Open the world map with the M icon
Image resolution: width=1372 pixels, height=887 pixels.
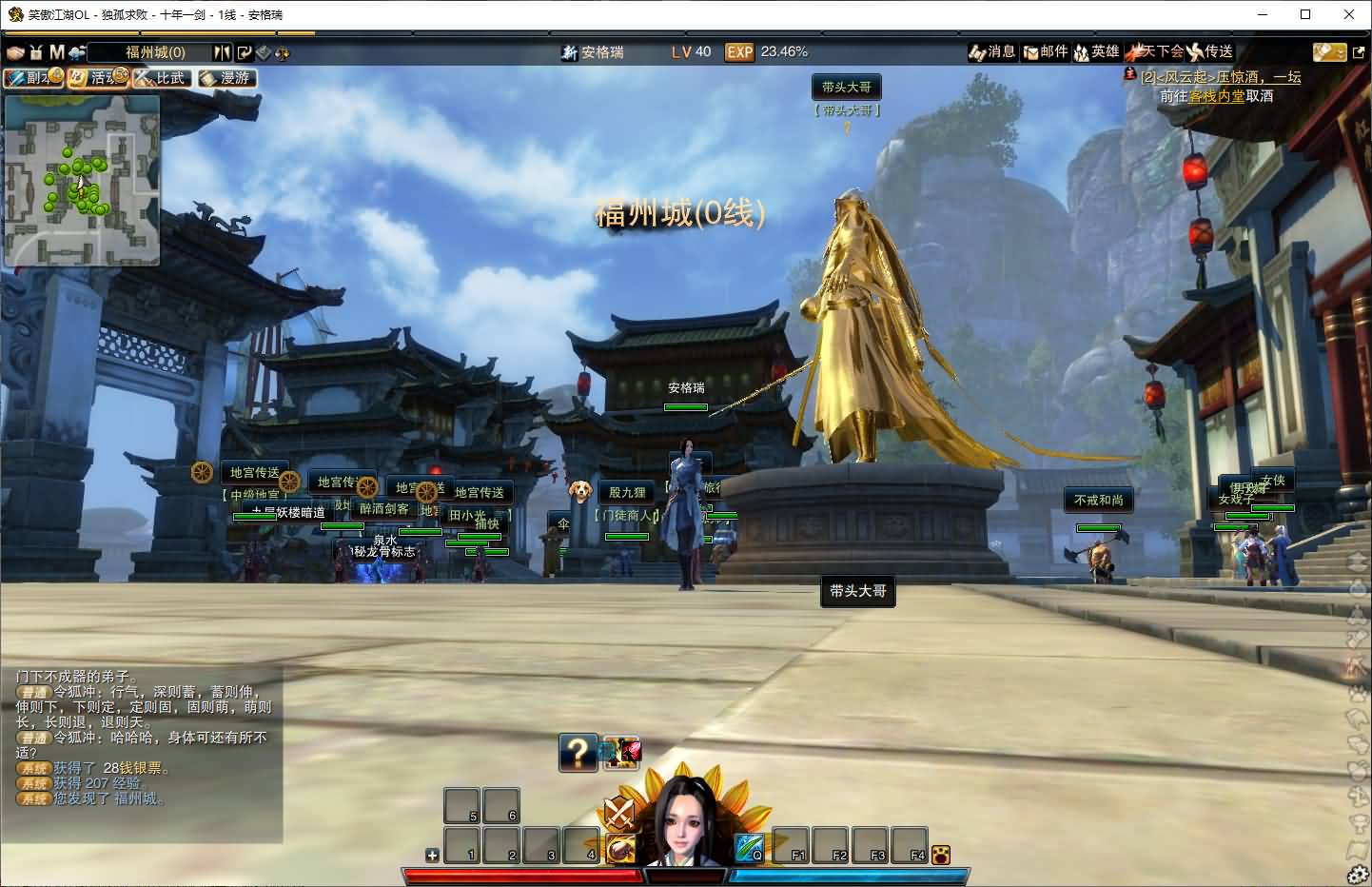56,52
